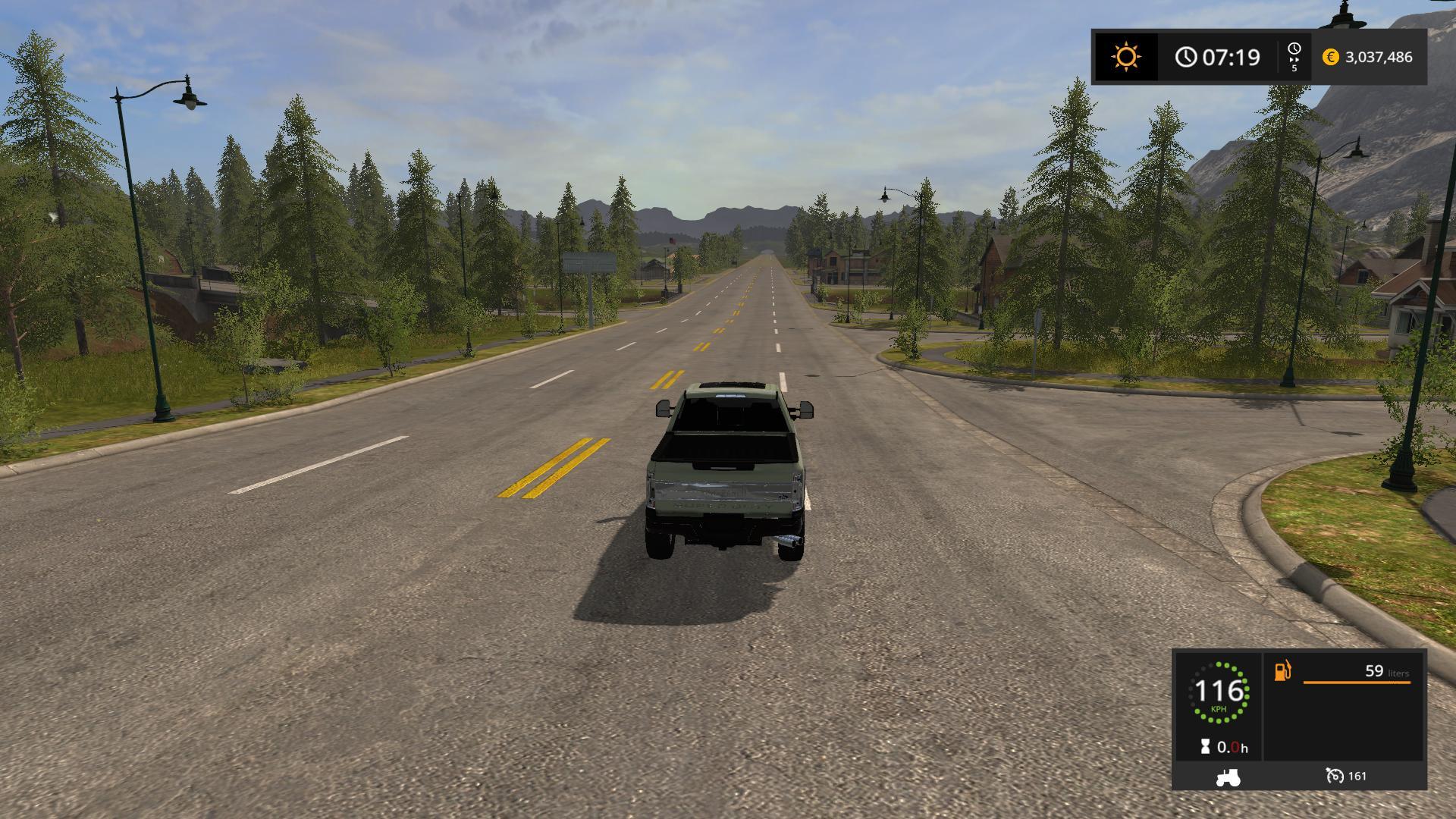
Task: Select the time acceleration speed icon
Action: tap(1294, 56)
